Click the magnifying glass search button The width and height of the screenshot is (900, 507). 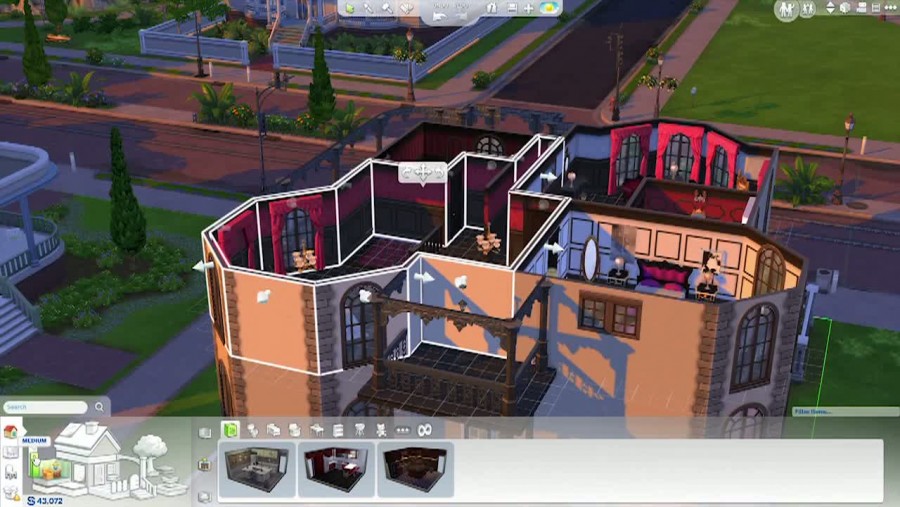point(99,407)
